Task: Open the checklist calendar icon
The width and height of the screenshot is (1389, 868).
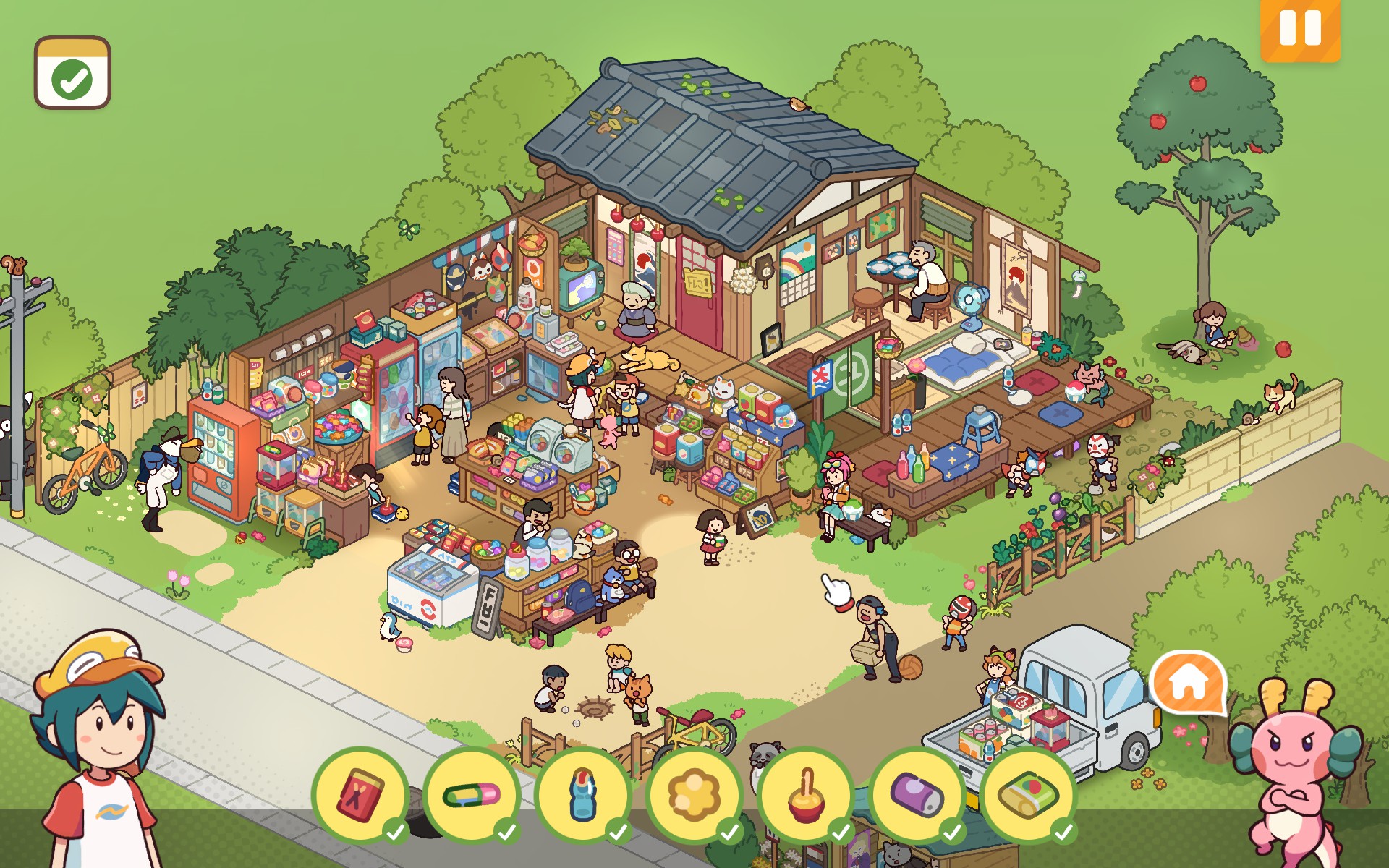Action: pos(72,73)
